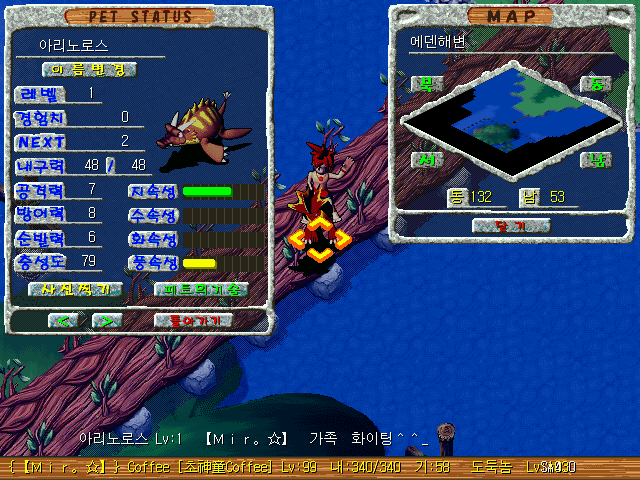The image size is (640, 480).
Task: Click the isometric minimap of 에덴해변
Action: pos(510,122)
